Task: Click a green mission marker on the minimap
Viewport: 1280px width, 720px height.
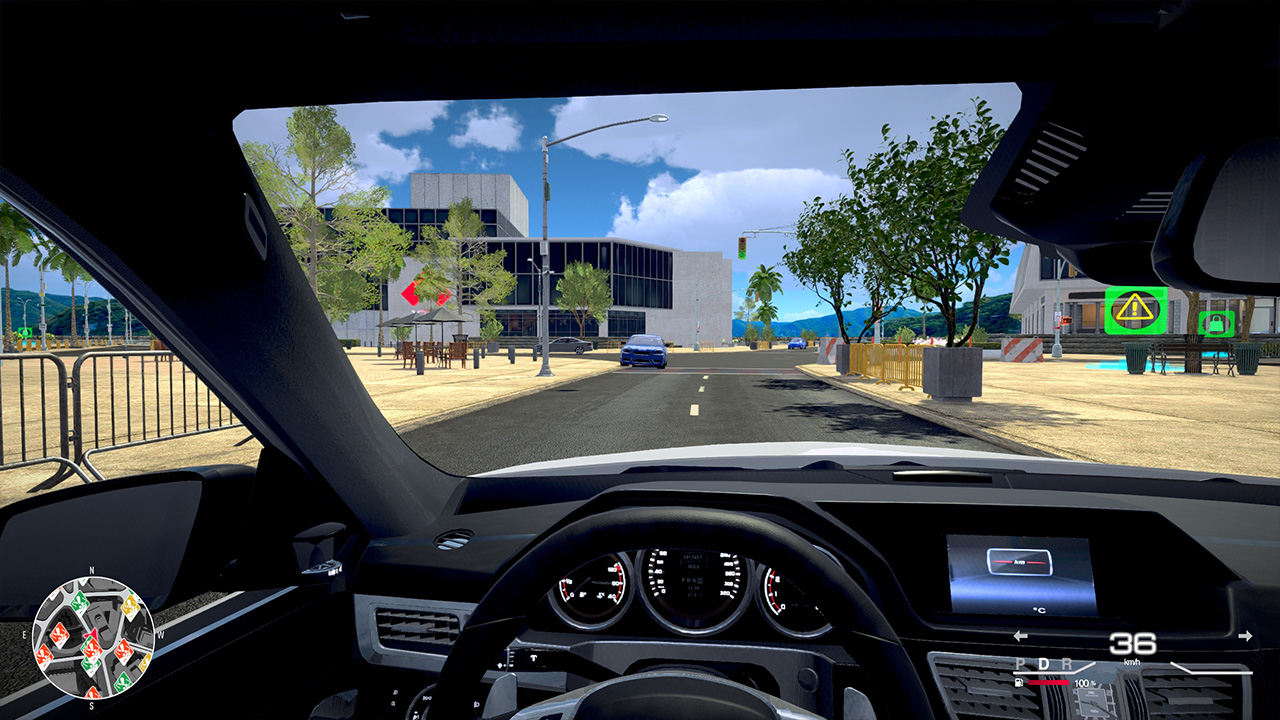Action: pyautogui.click(x=79, y=603)
